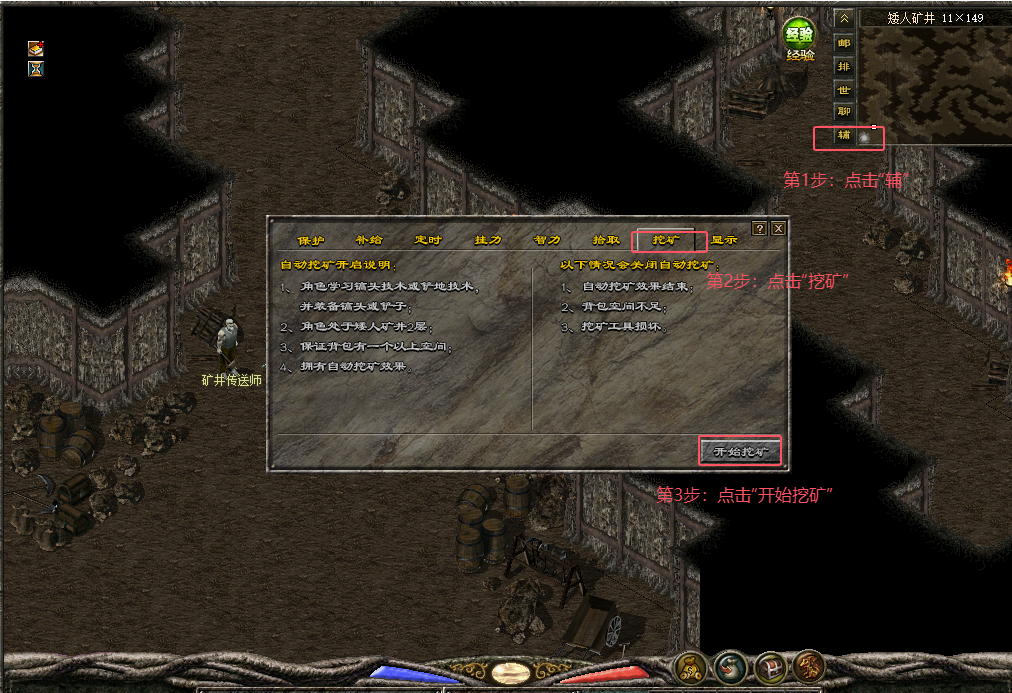Close the auto-mining dialog with X
Screen dimensions: 1012x693
click(778, 228)
